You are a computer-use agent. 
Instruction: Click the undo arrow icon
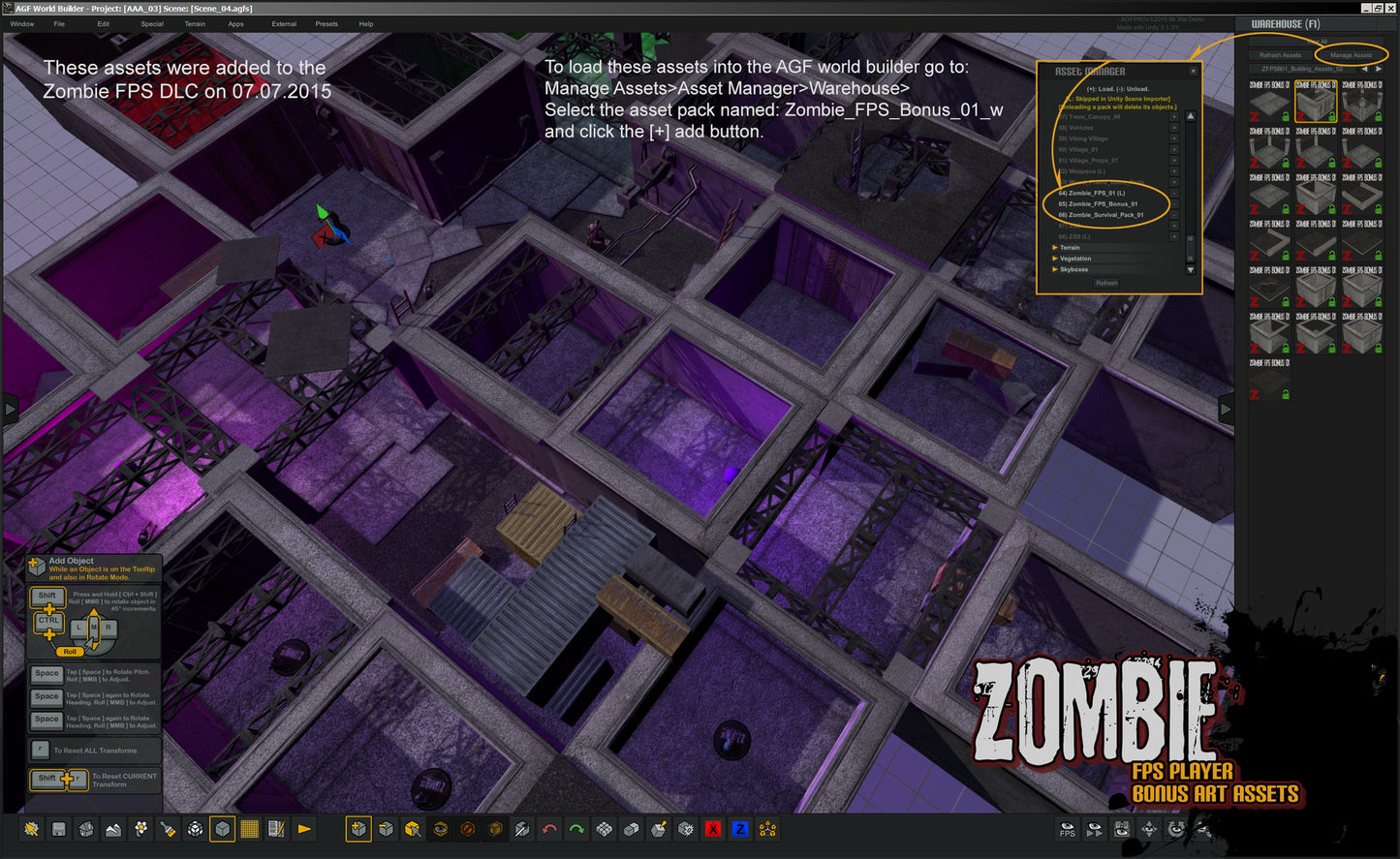(x=548, y=829)
